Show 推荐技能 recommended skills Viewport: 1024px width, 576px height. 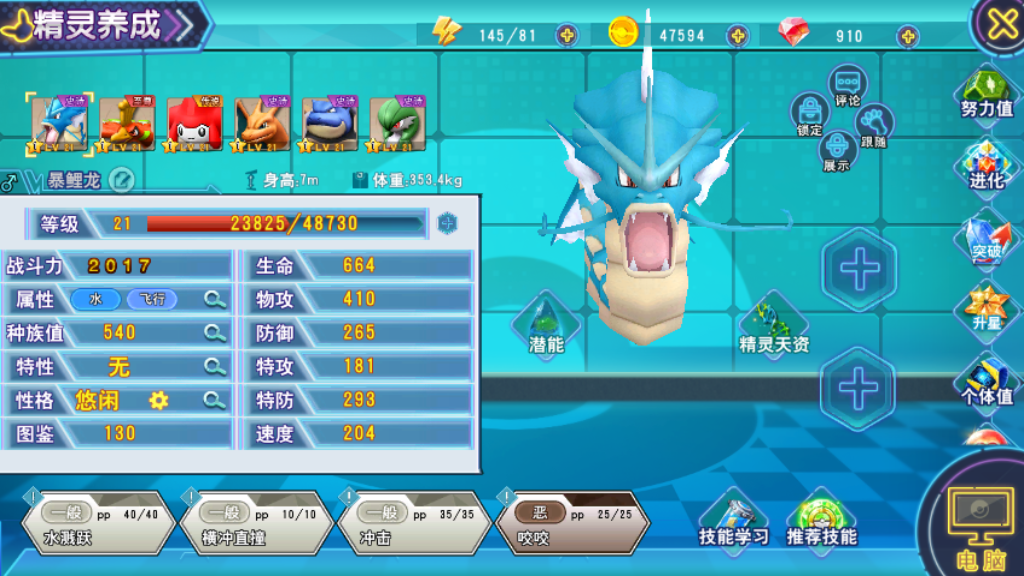(821, 520)
